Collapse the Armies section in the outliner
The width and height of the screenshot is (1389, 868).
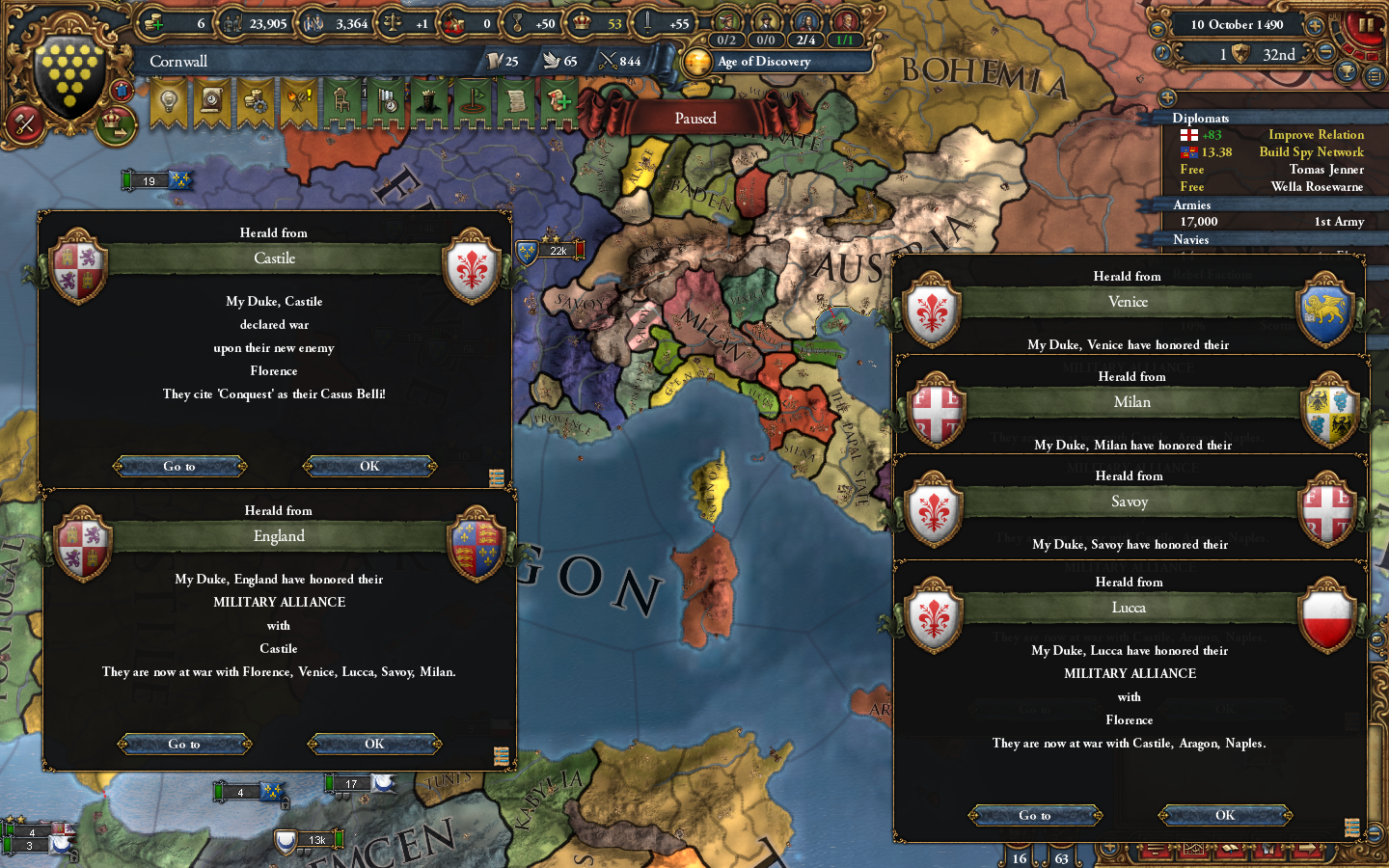click(1191, 204)
